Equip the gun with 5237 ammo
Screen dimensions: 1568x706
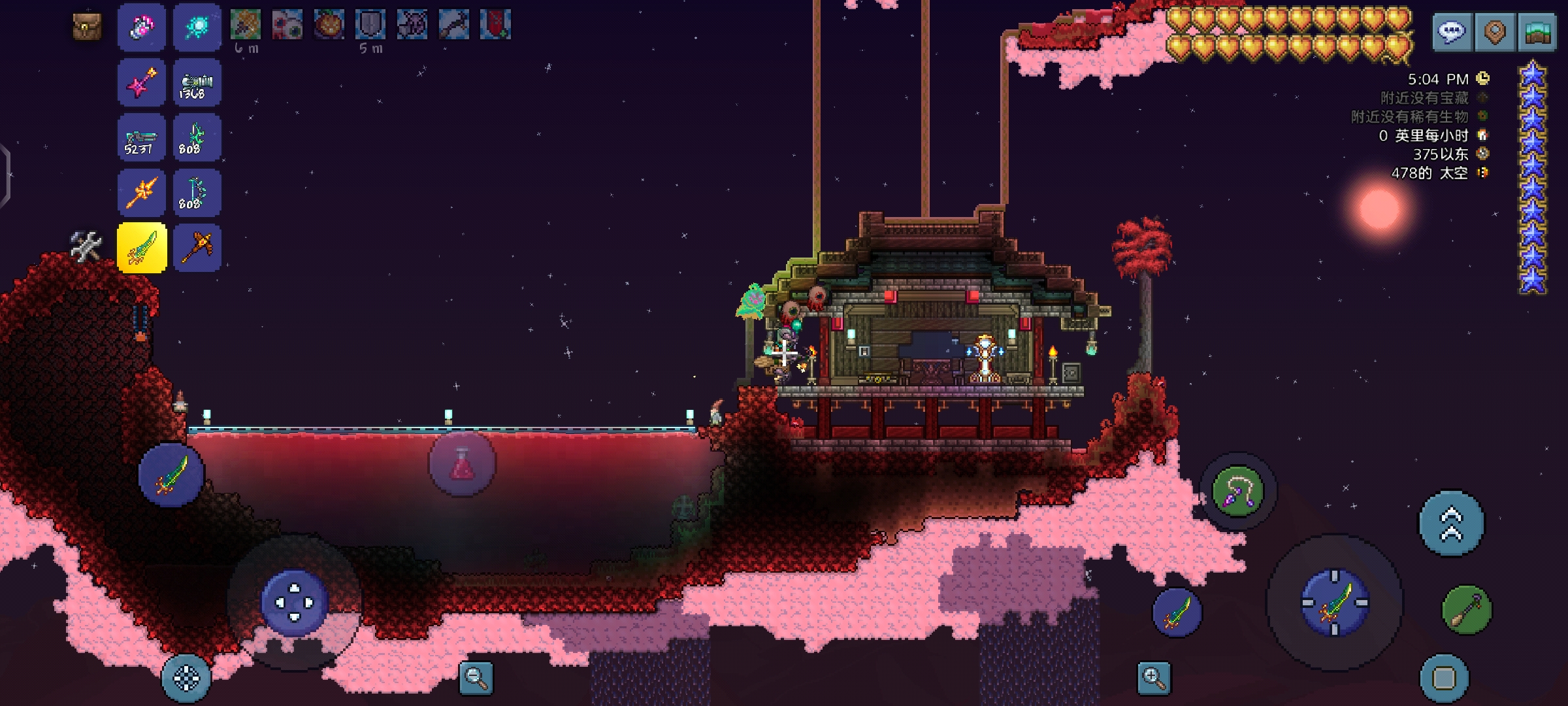tap(142, 138)
